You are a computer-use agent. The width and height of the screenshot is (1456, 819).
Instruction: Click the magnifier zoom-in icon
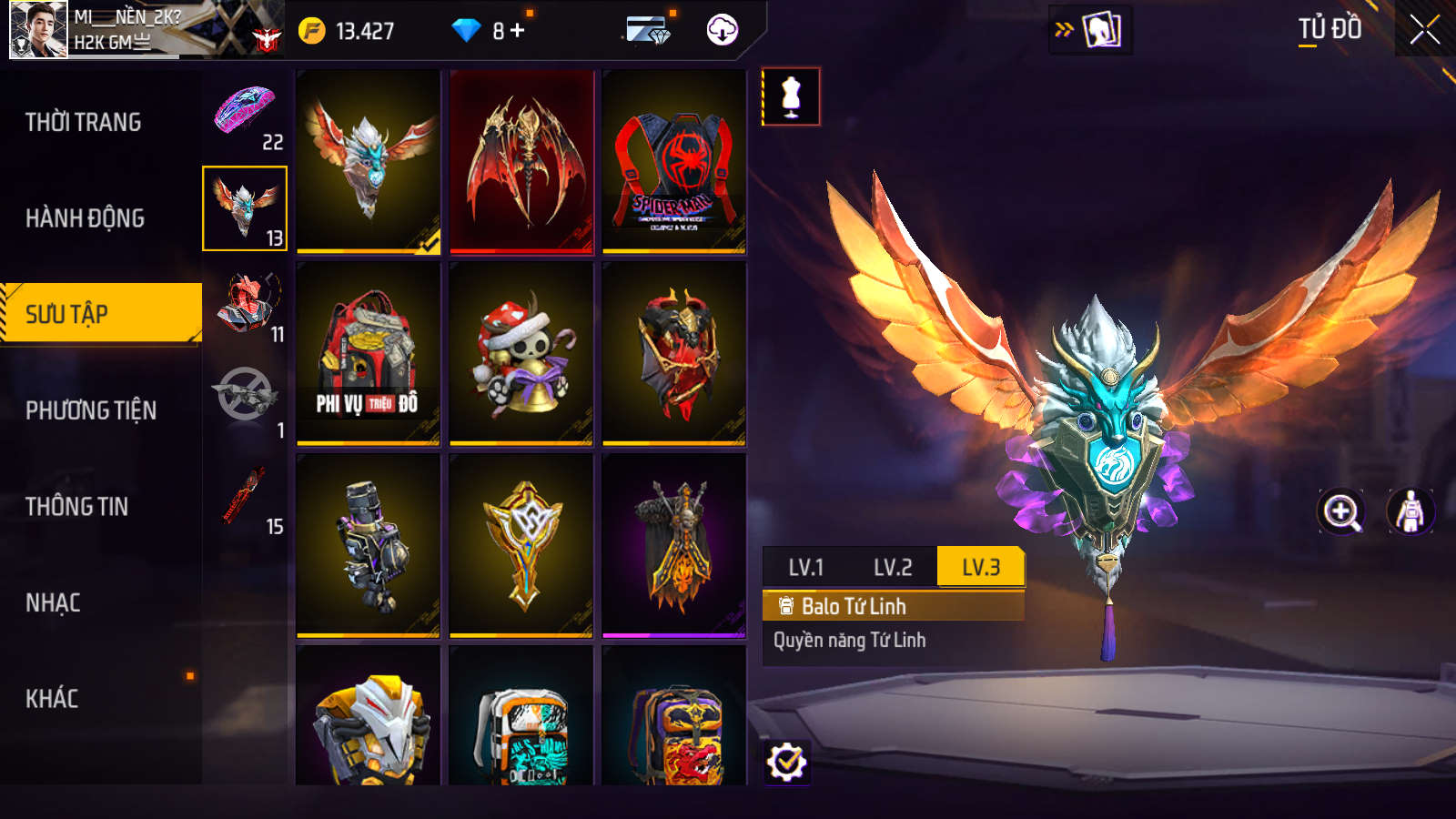click(1341, 511)
